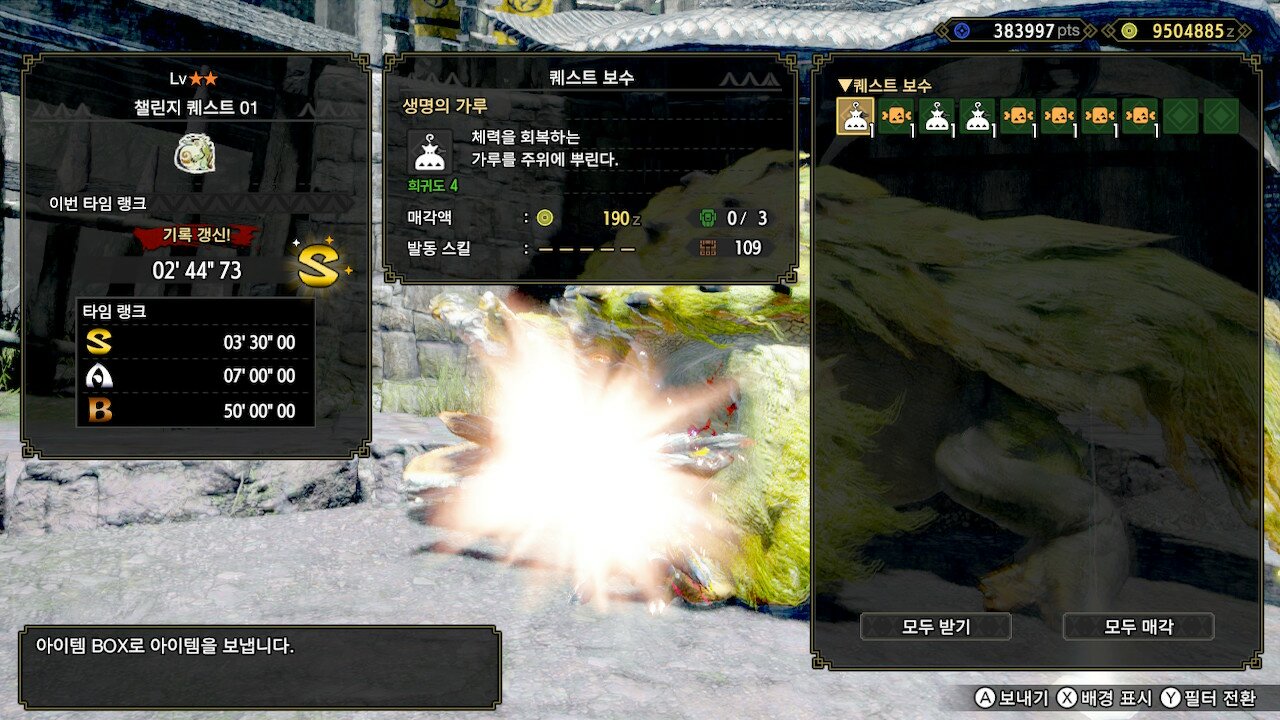Click the 모두 받기 (receive all) button
Screen dimensions: 1280x720
936,627
